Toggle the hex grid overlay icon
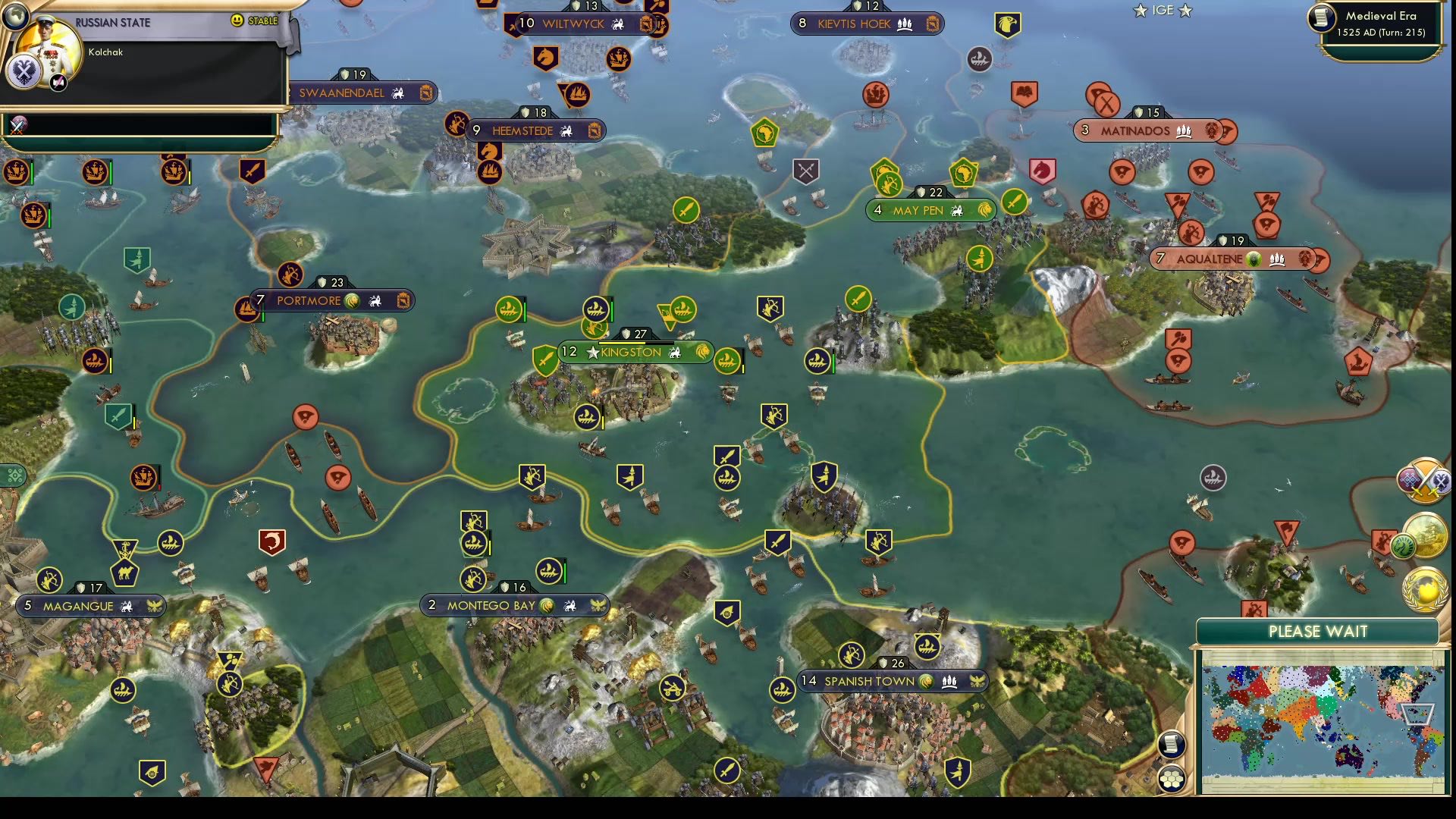The image size is (1456, 819). (x=1172, y=781)
